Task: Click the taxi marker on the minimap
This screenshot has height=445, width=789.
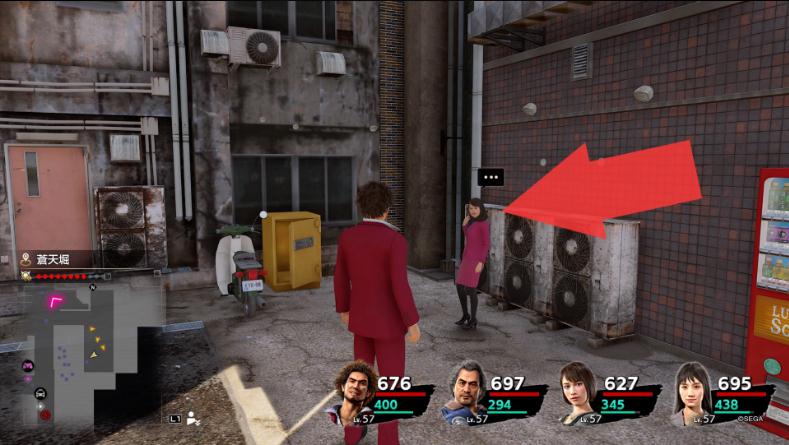Action: click(40, 393)
